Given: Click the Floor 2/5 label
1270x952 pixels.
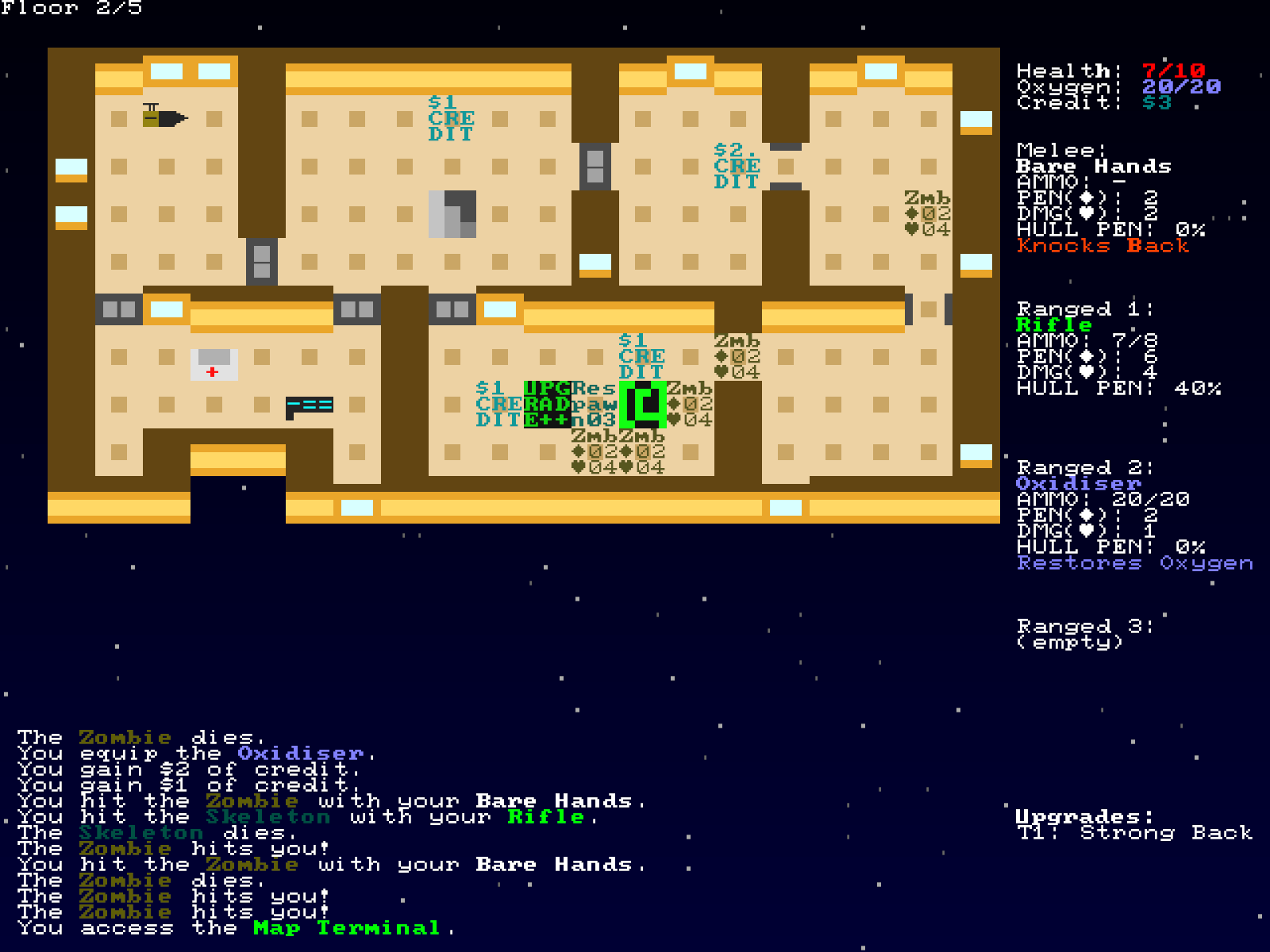Looking at the screenshot, I should 71,10.
